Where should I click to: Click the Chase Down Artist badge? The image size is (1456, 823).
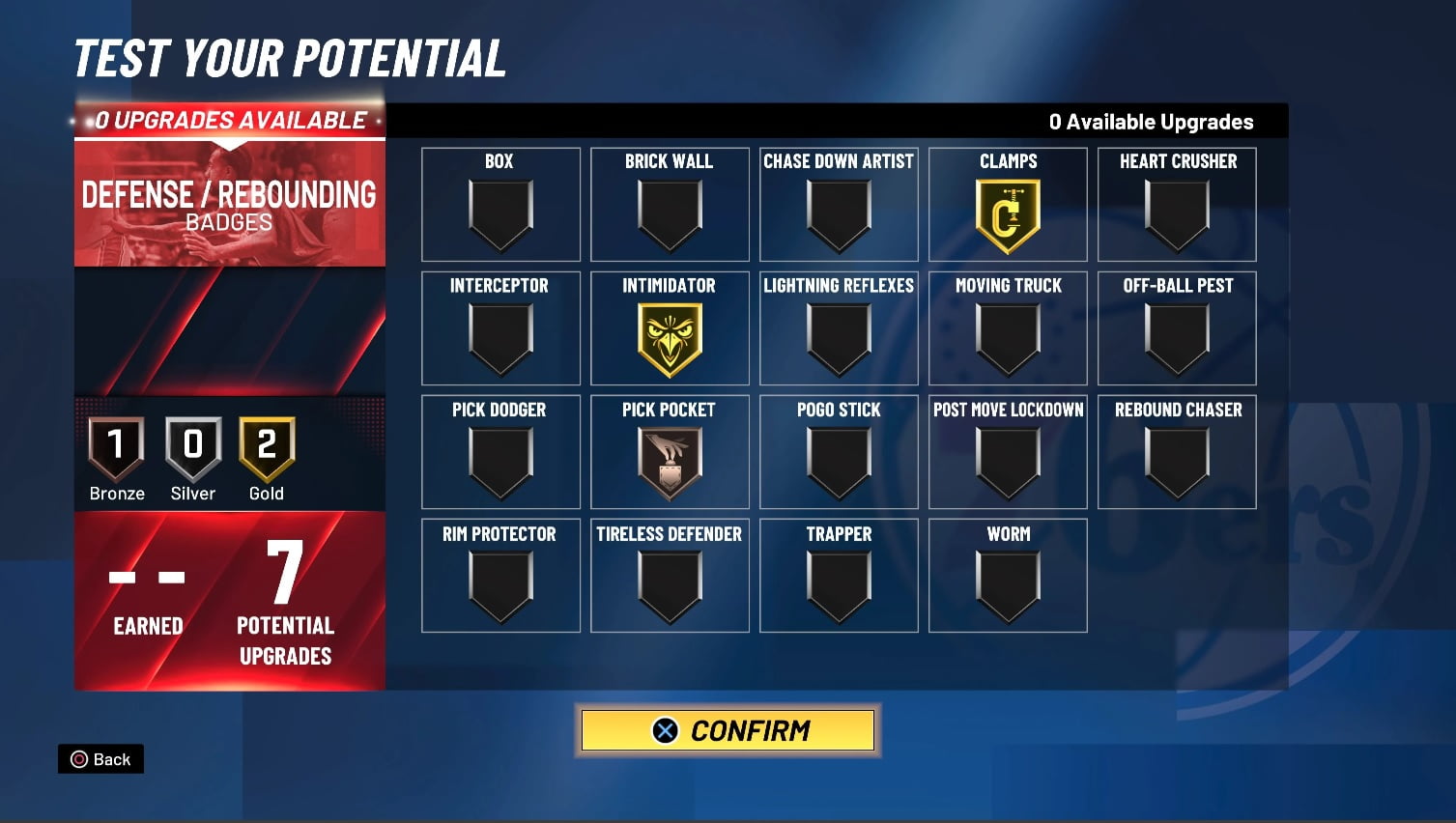839,214
